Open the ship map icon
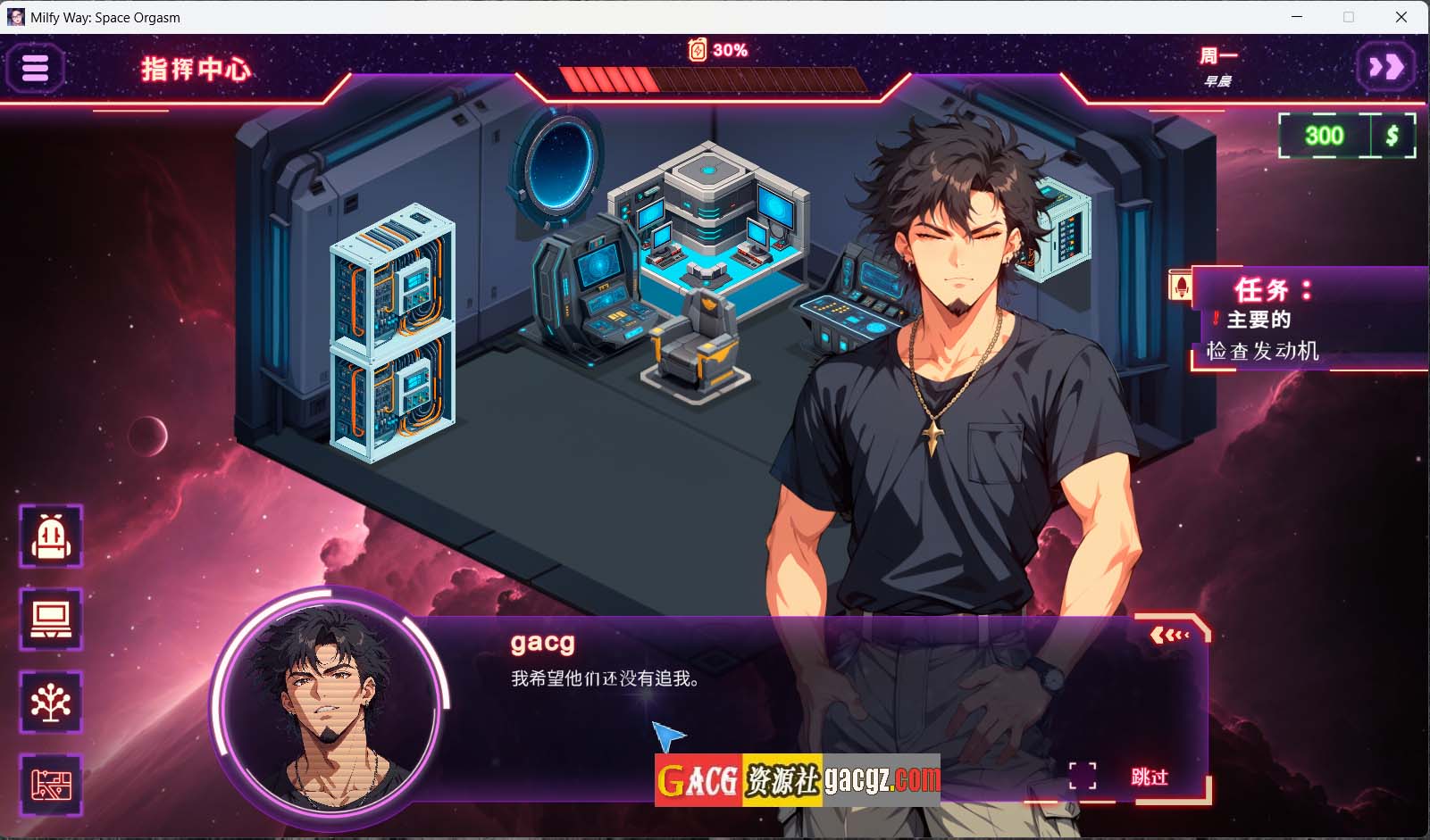1430x840 pixels. (x=51, y=785)
